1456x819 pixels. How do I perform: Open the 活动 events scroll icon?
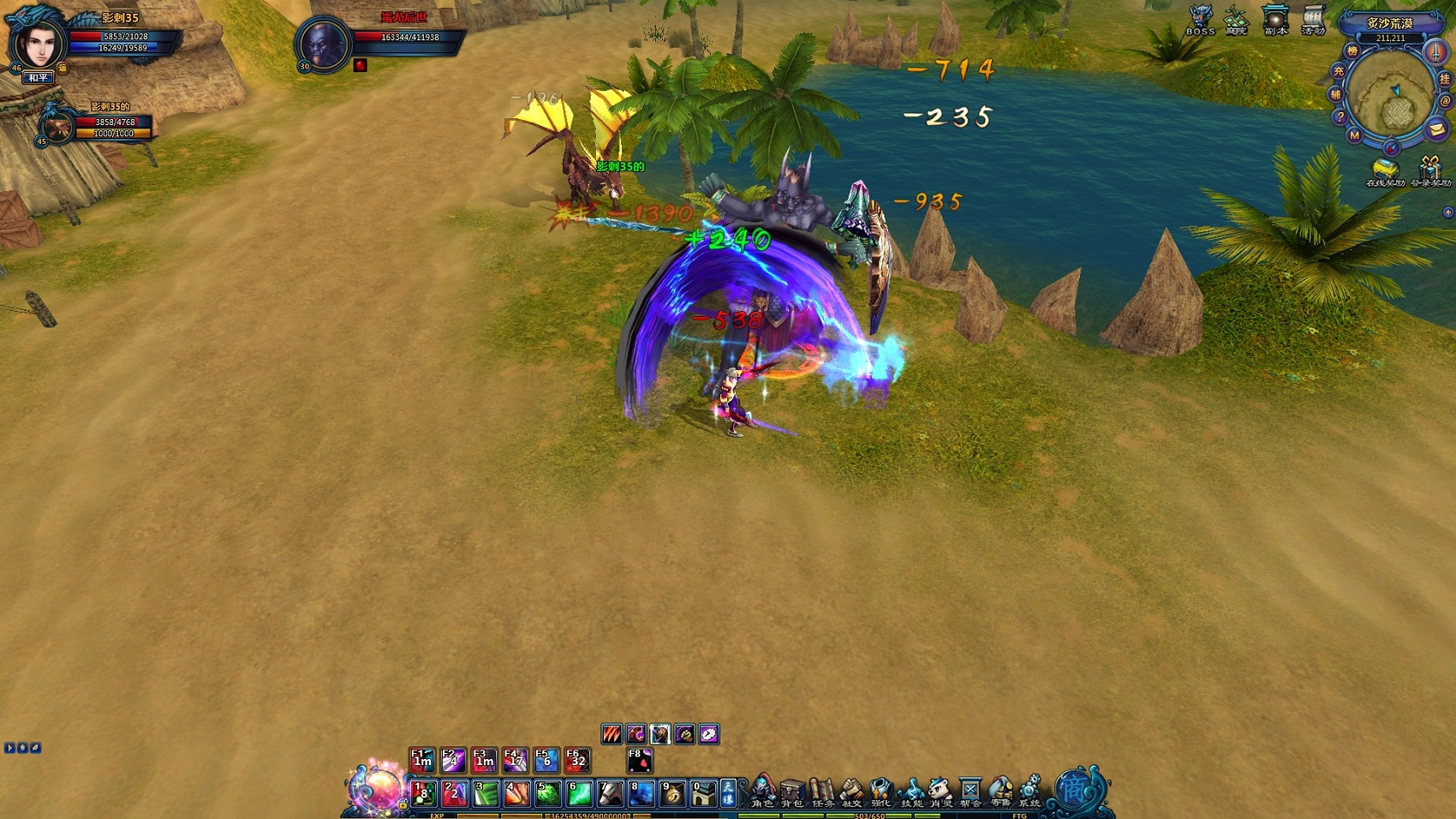pos(1313,20)
